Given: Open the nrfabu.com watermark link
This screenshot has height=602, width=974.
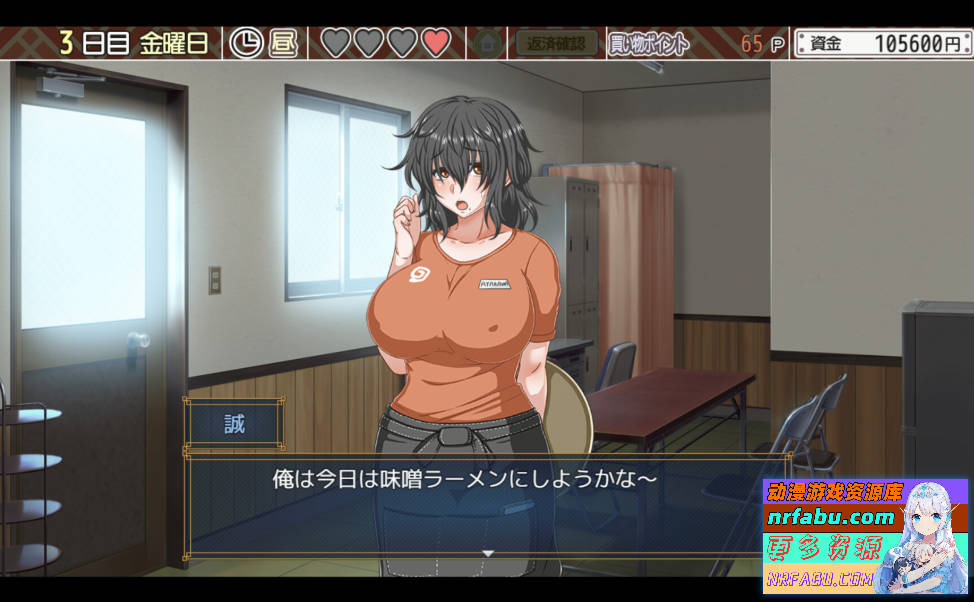Looking at the screenshot, I should pos(830,517).
